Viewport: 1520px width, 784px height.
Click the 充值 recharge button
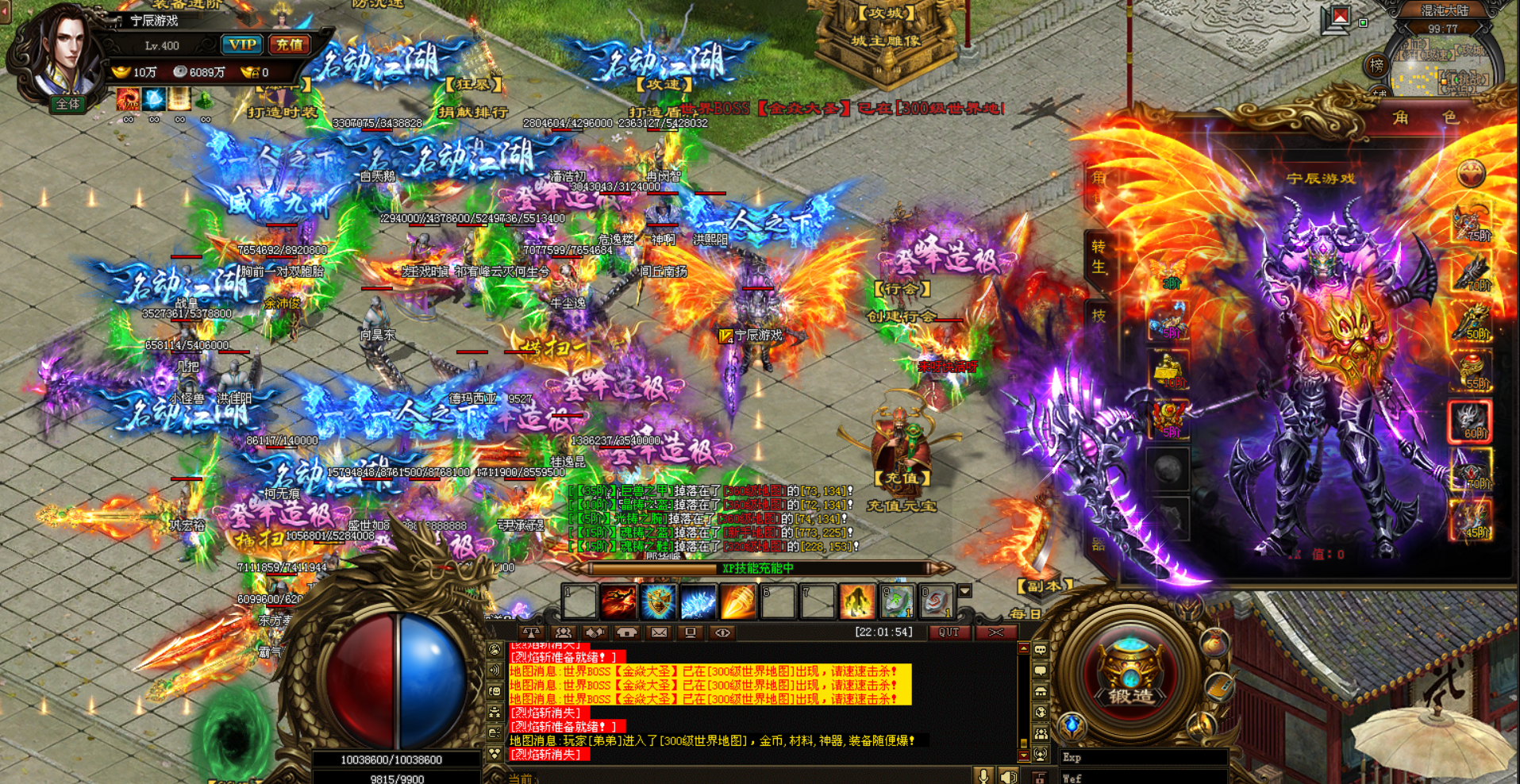[289, 45]
